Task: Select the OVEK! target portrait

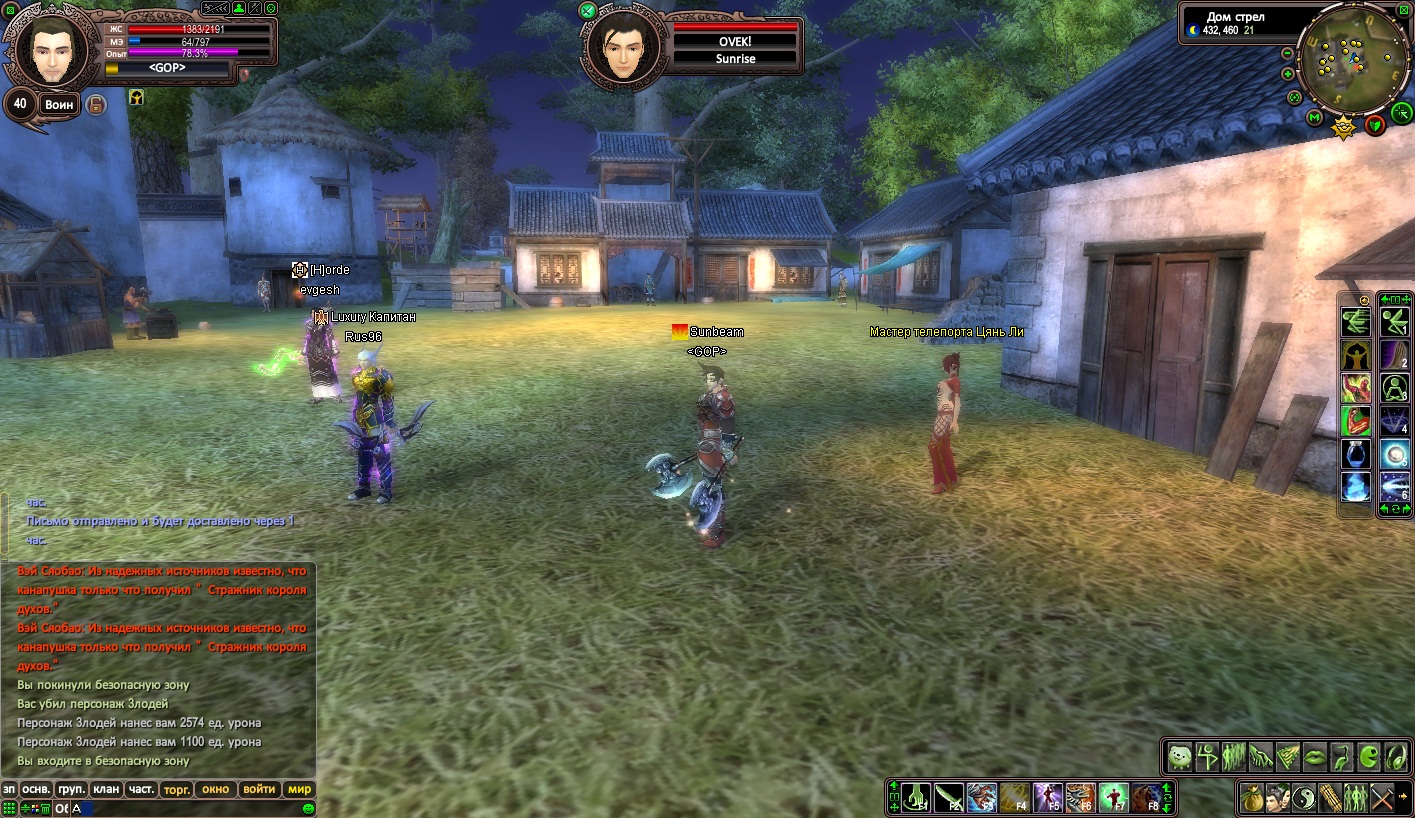Action: click(x=624, y=45)
